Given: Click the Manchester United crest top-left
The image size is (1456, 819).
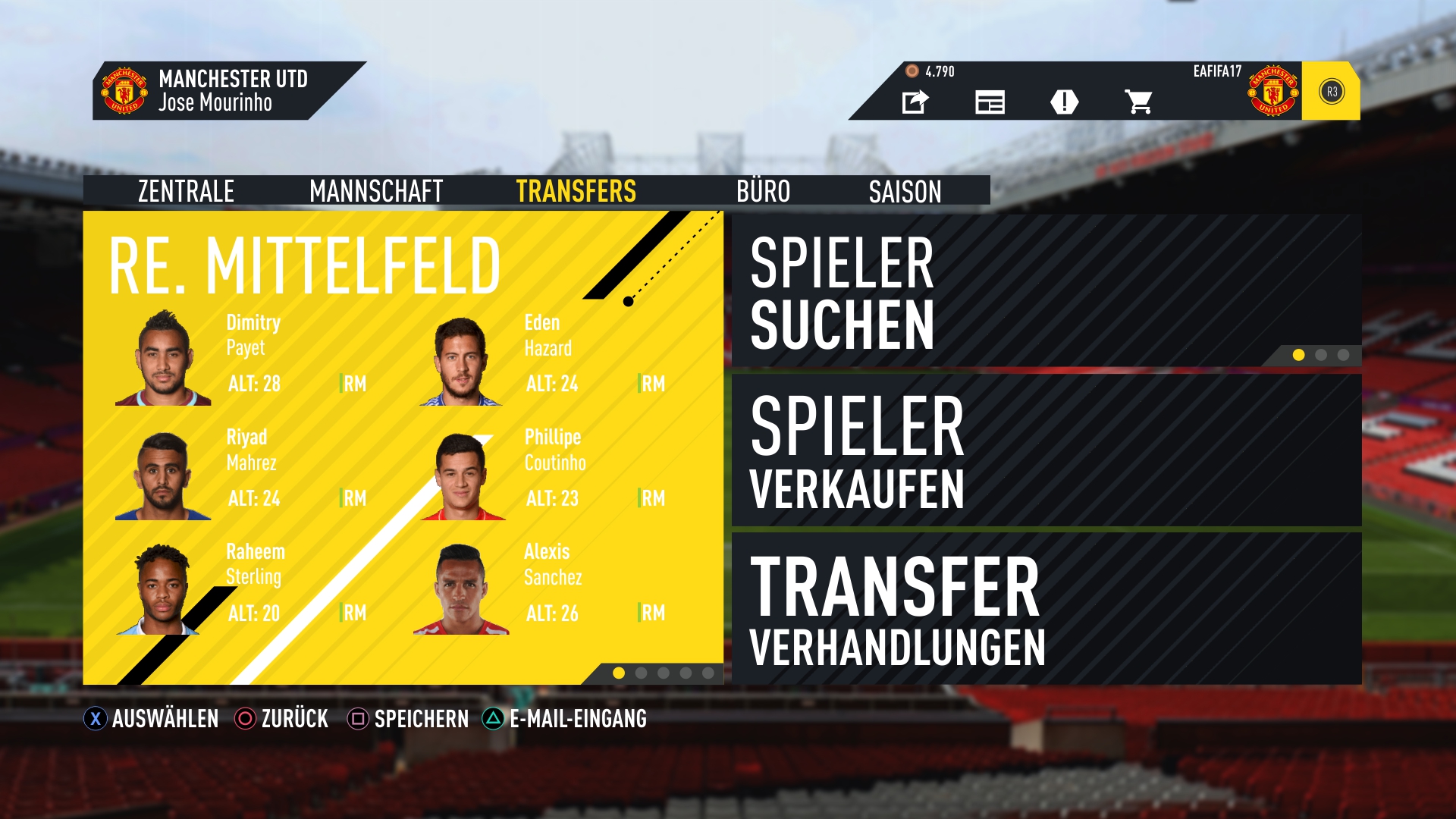Looking at the screenshot, I should click(124, 91).
